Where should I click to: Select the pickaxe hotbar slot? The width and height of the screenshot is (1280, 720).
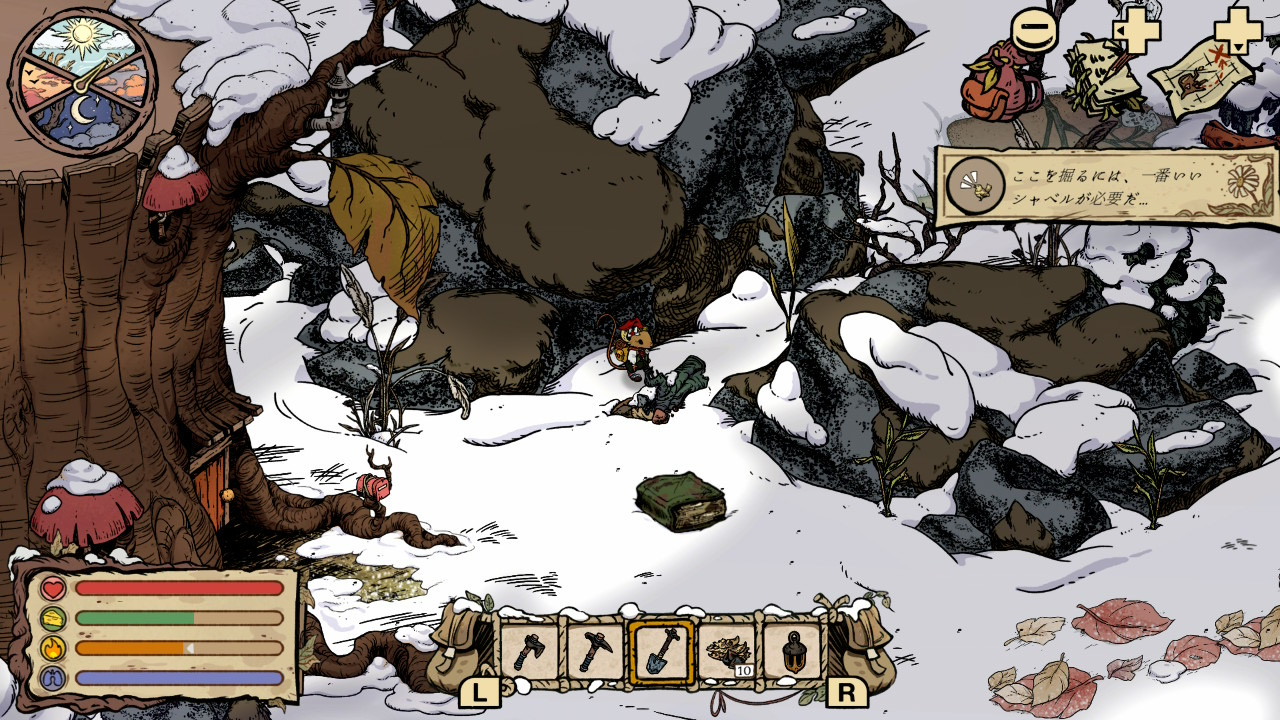point(595,652)
